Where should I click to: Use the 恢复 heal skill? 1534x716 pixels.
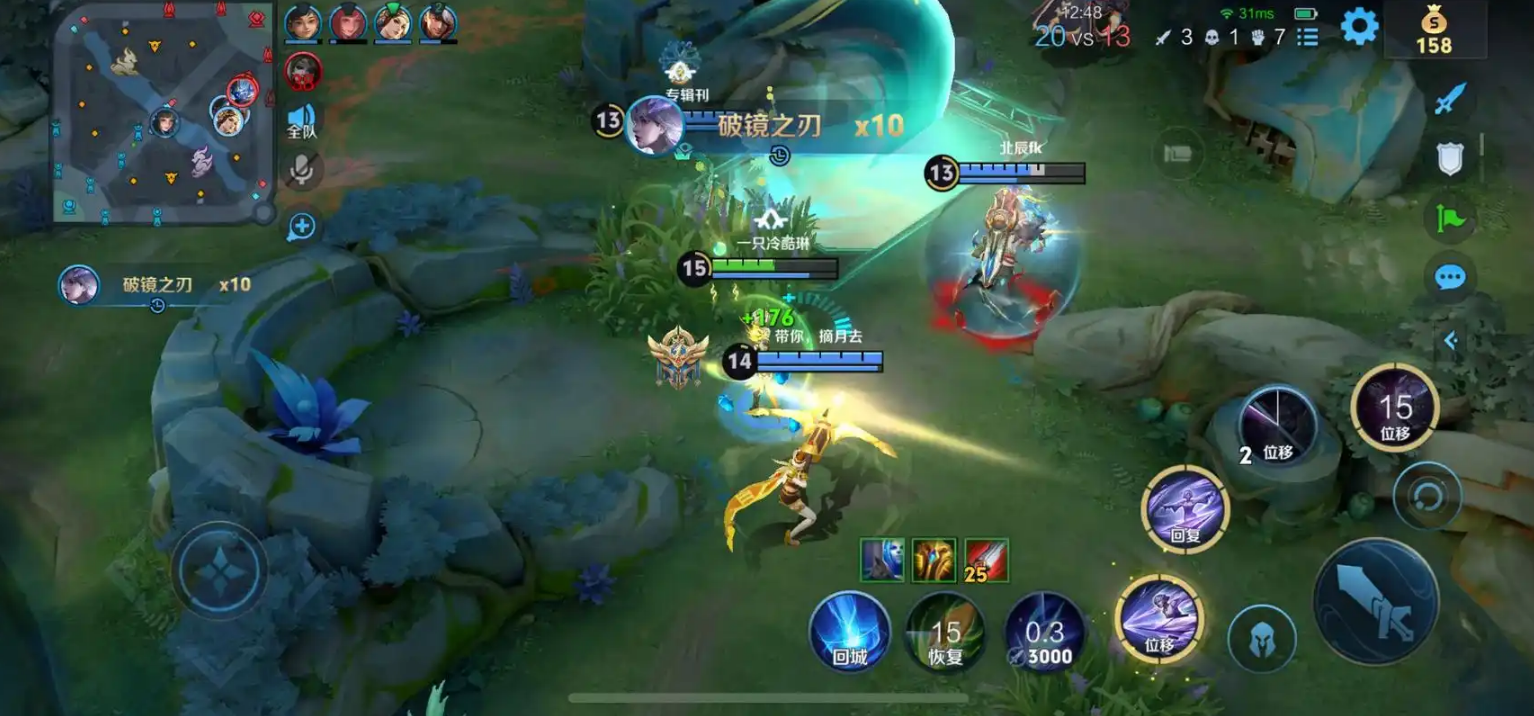pos(945,632)
